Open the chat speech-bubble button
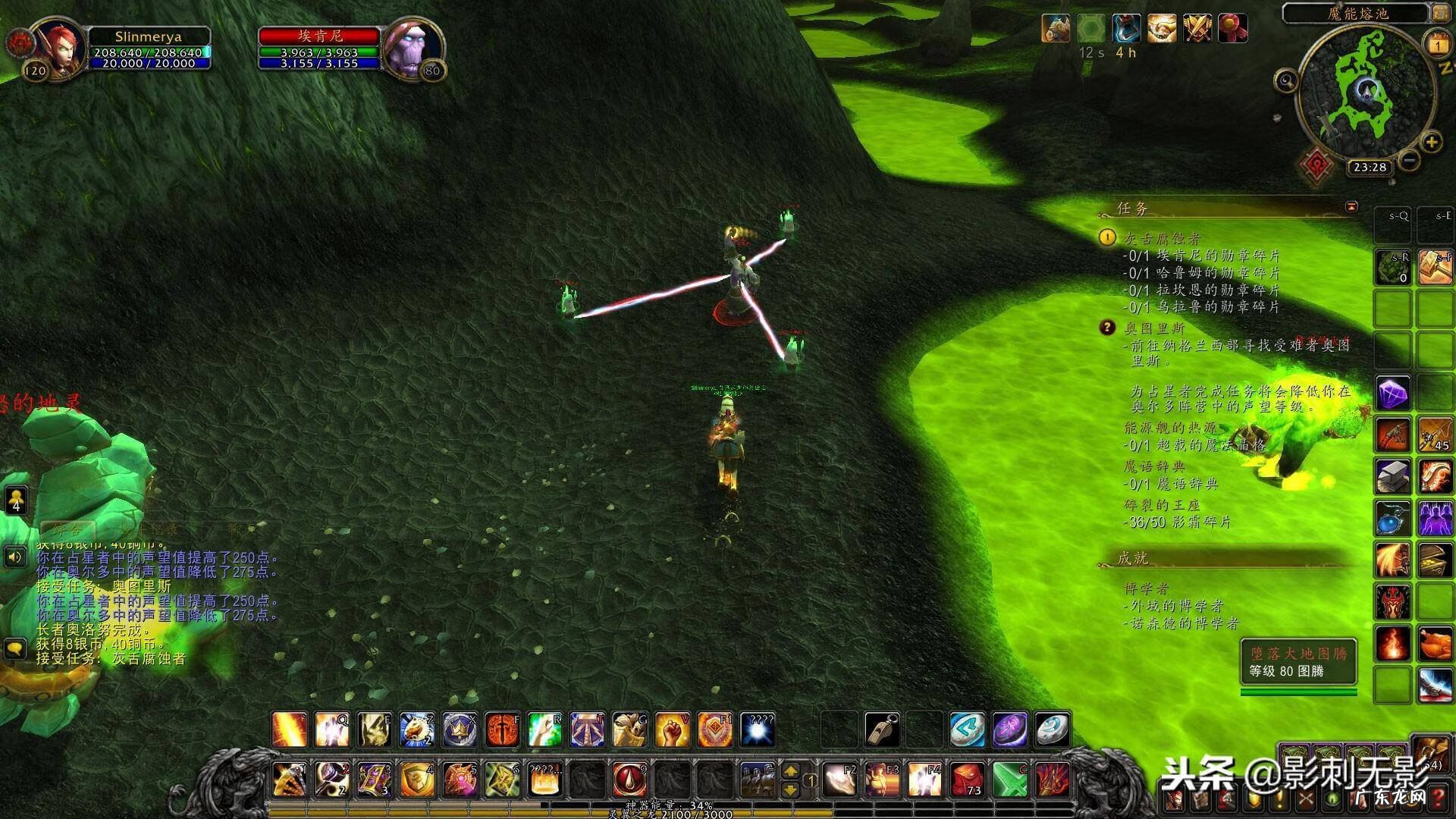 click(15, 648)
